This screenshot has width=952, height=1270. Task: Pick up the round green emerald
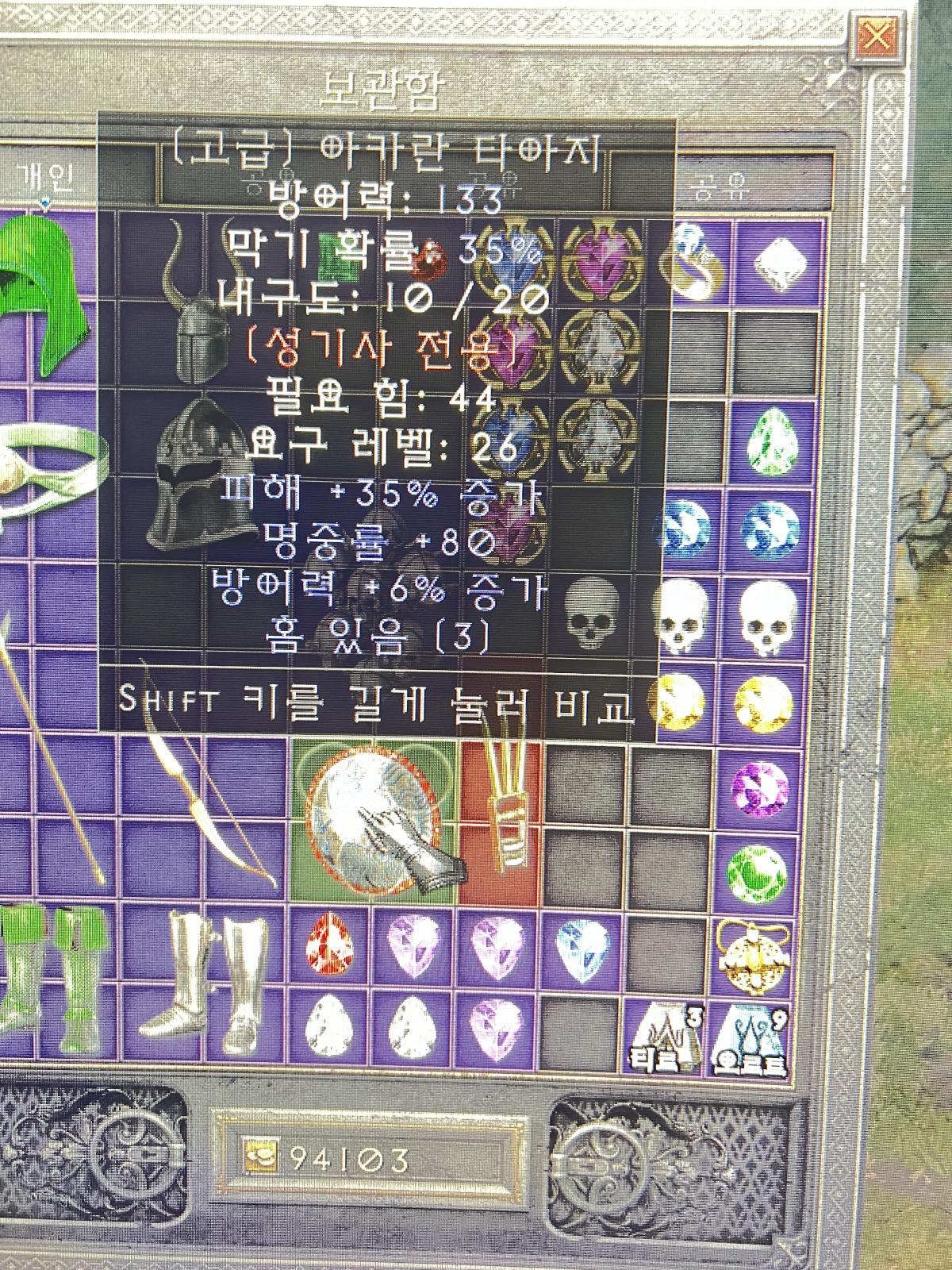click(758, 873)
